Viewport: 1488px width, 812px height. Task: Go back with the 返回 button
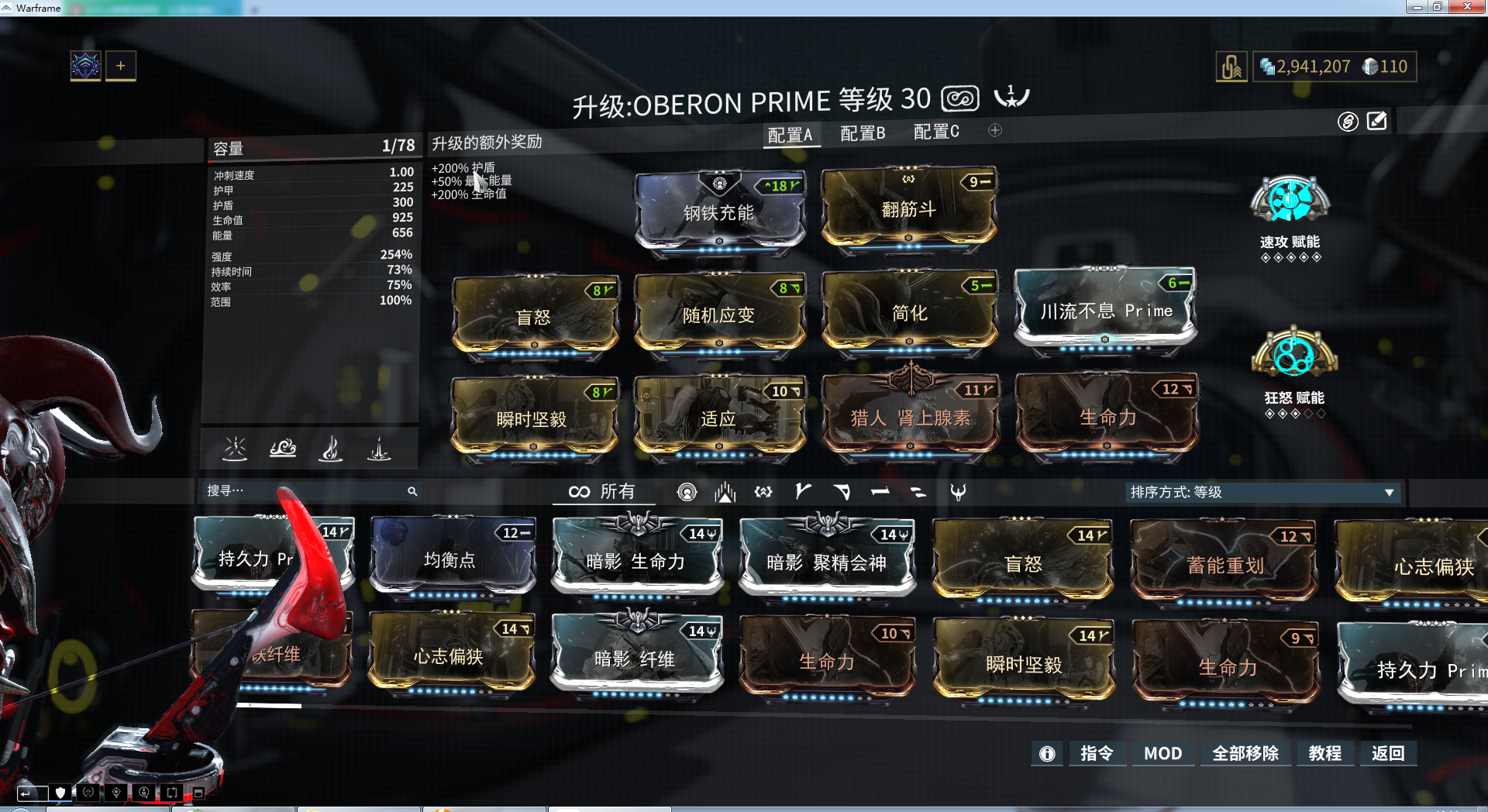pyautogui.click(x=1387, y=753)
